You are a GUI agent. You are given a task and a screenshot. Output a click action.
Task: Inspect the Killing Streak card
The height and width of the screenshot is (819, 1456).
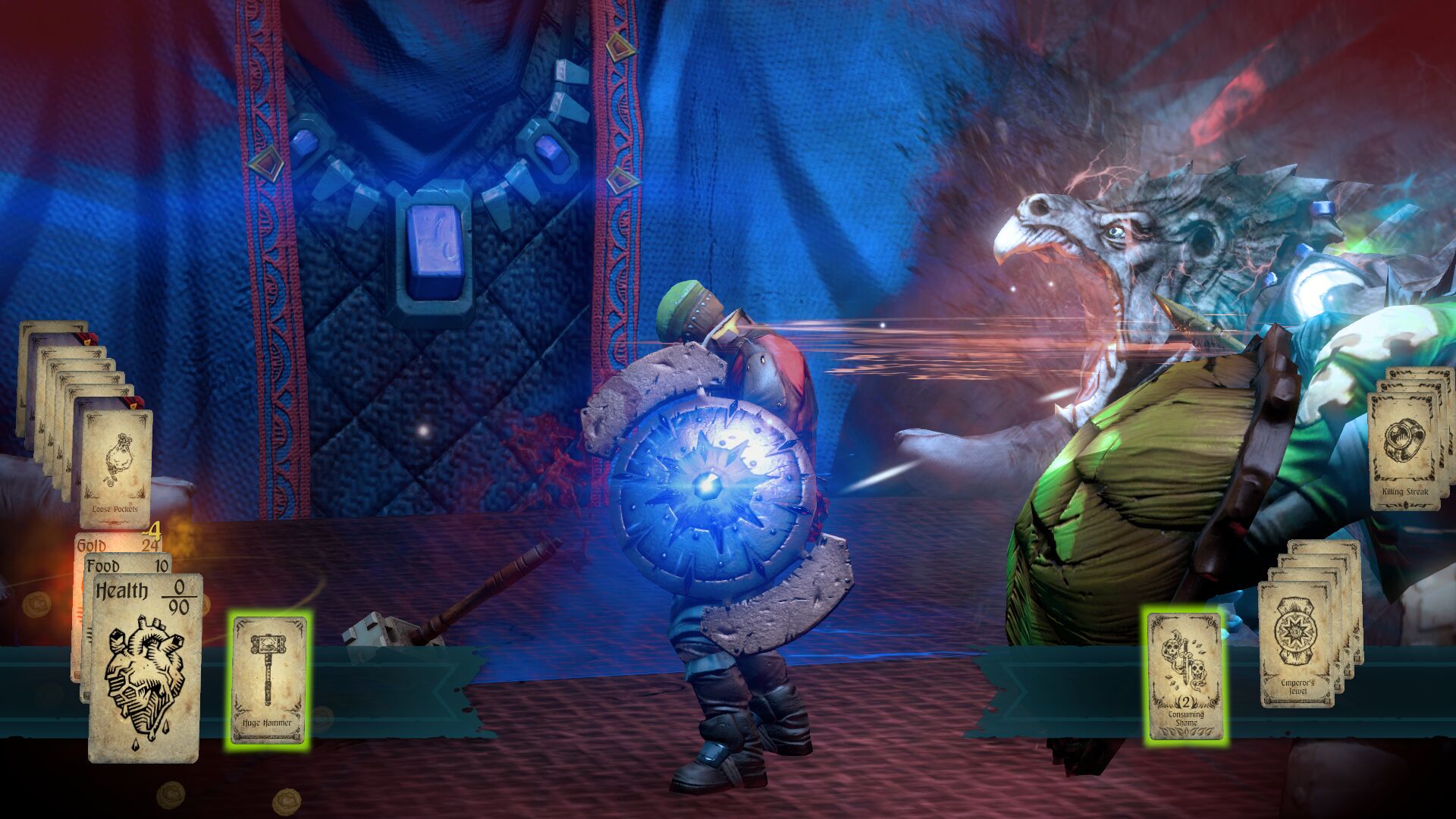coord(1404,450)
